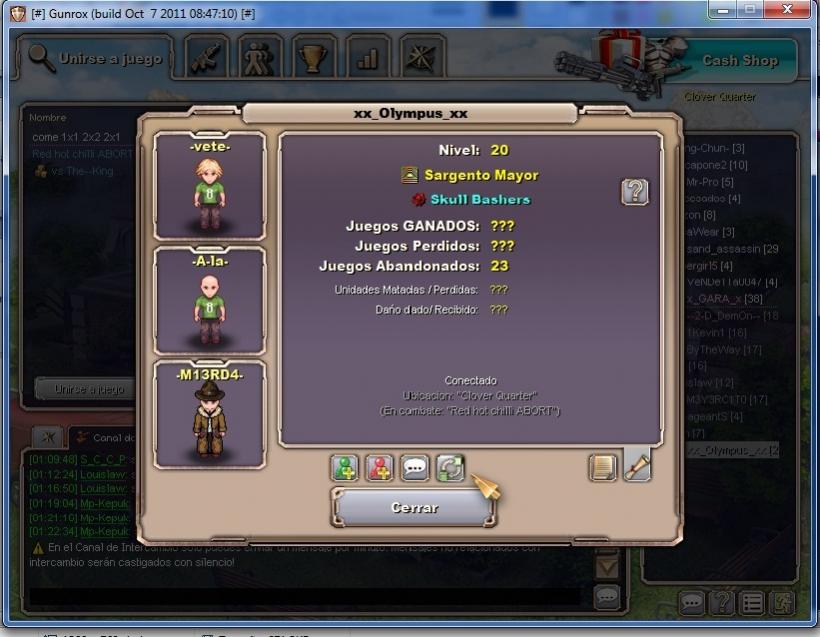This screenshot has height=637, width=820.
Task: Open the list icon at bottom right
Action: [751, 603]
